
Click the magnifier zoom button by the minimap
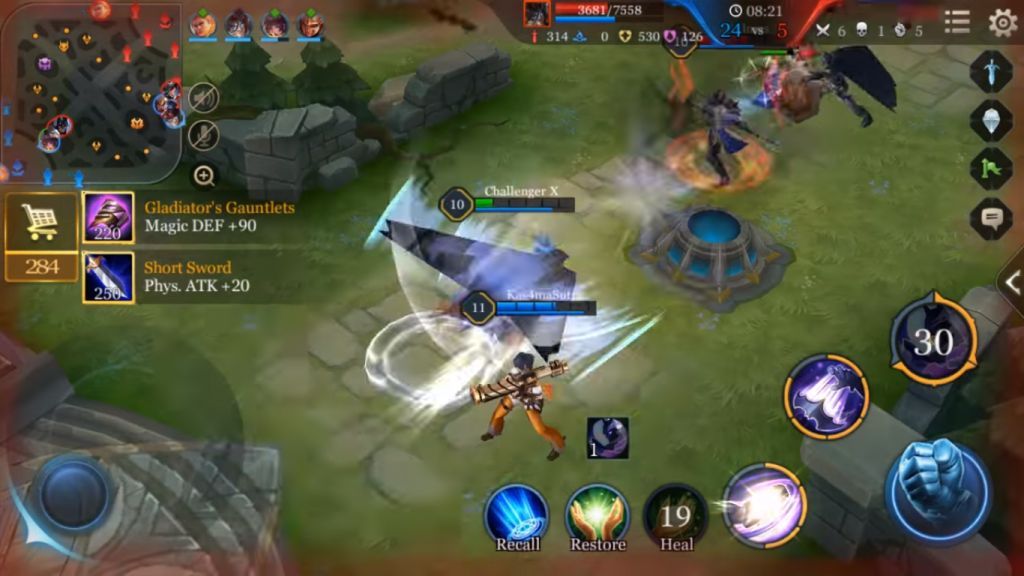click(204, 177)
